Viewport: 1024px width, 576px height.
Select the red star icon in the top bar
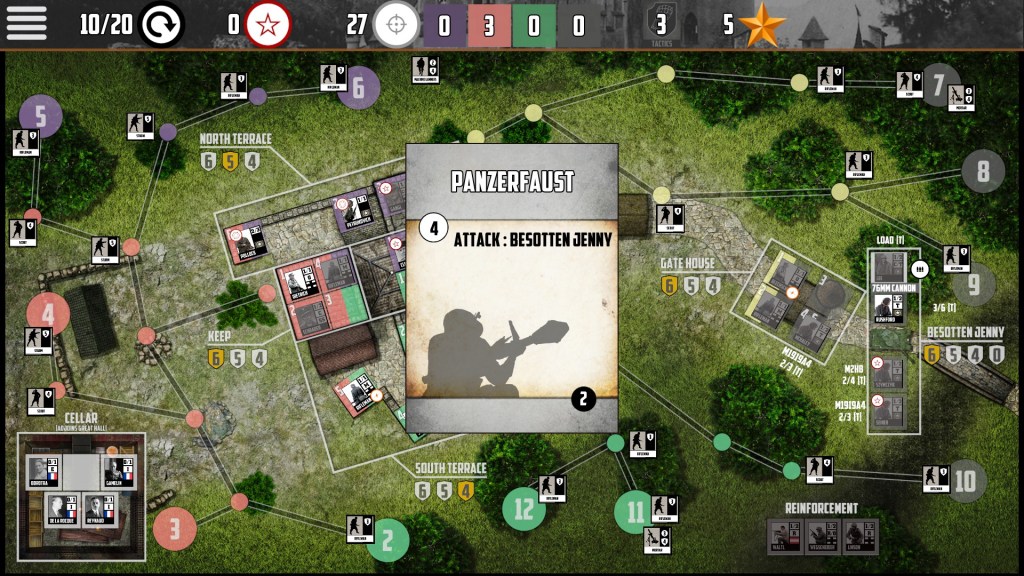pyautogui.click(x=268, y=24)
